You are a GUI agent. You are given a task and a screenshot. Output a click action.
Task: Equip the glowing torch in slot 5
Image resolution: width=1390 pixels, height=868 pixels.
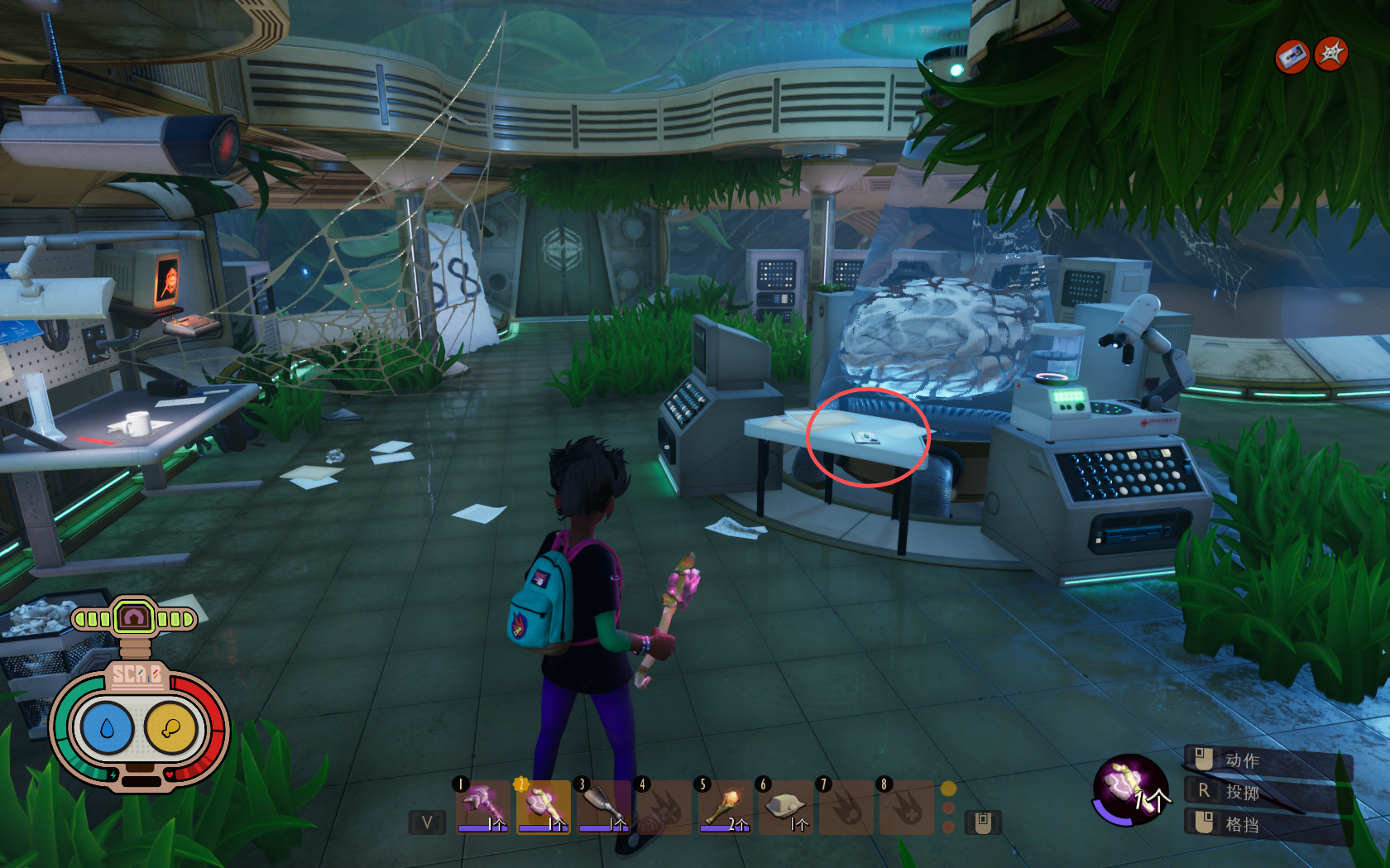click(x=725, y=806)
